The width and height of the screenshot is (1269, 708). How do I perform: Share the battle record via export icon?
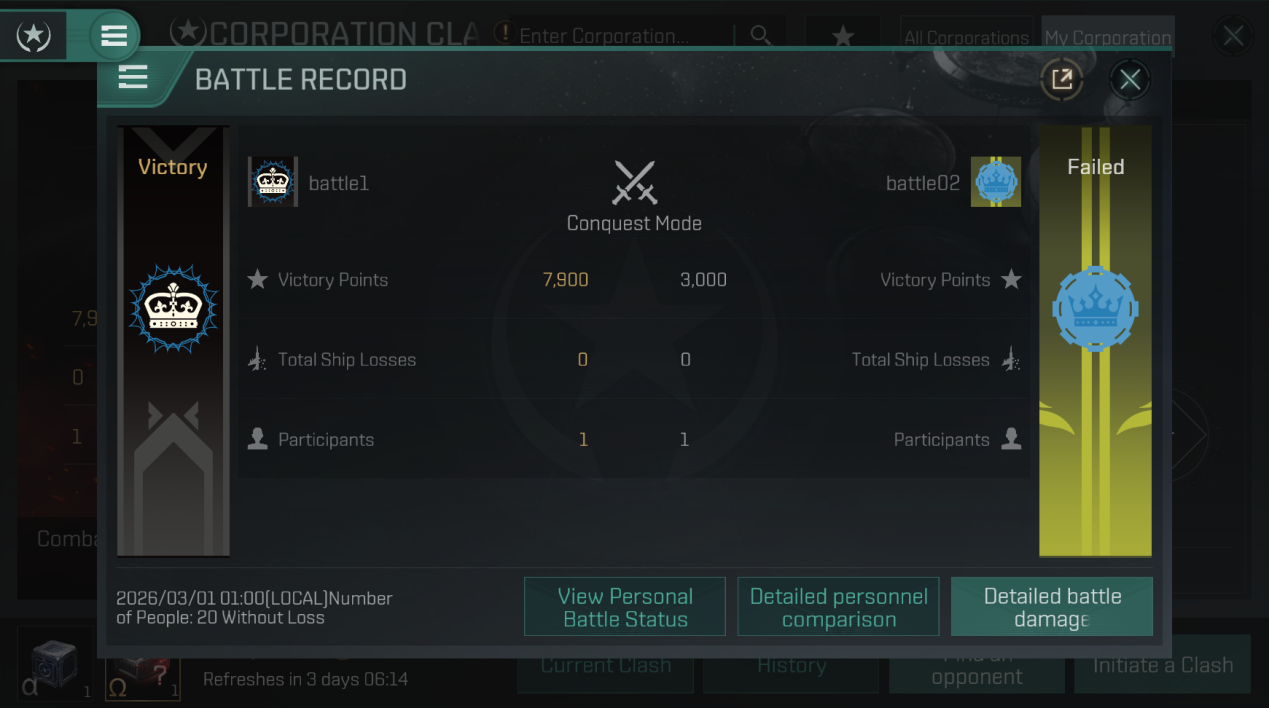1061,80
